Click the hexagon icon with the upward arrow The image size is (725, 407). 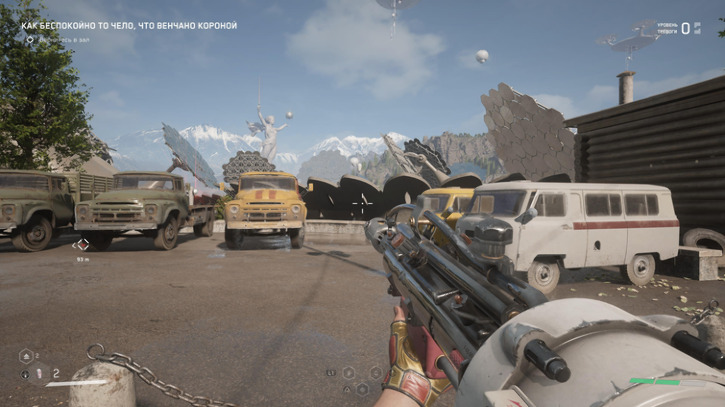point(28,355)
